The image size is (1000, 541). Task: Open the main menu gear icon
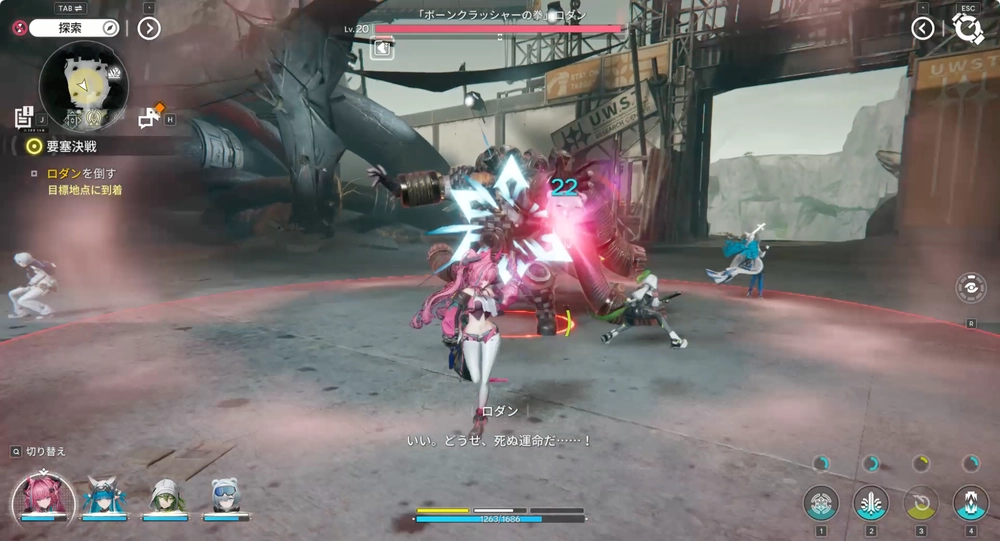point(968,29)
